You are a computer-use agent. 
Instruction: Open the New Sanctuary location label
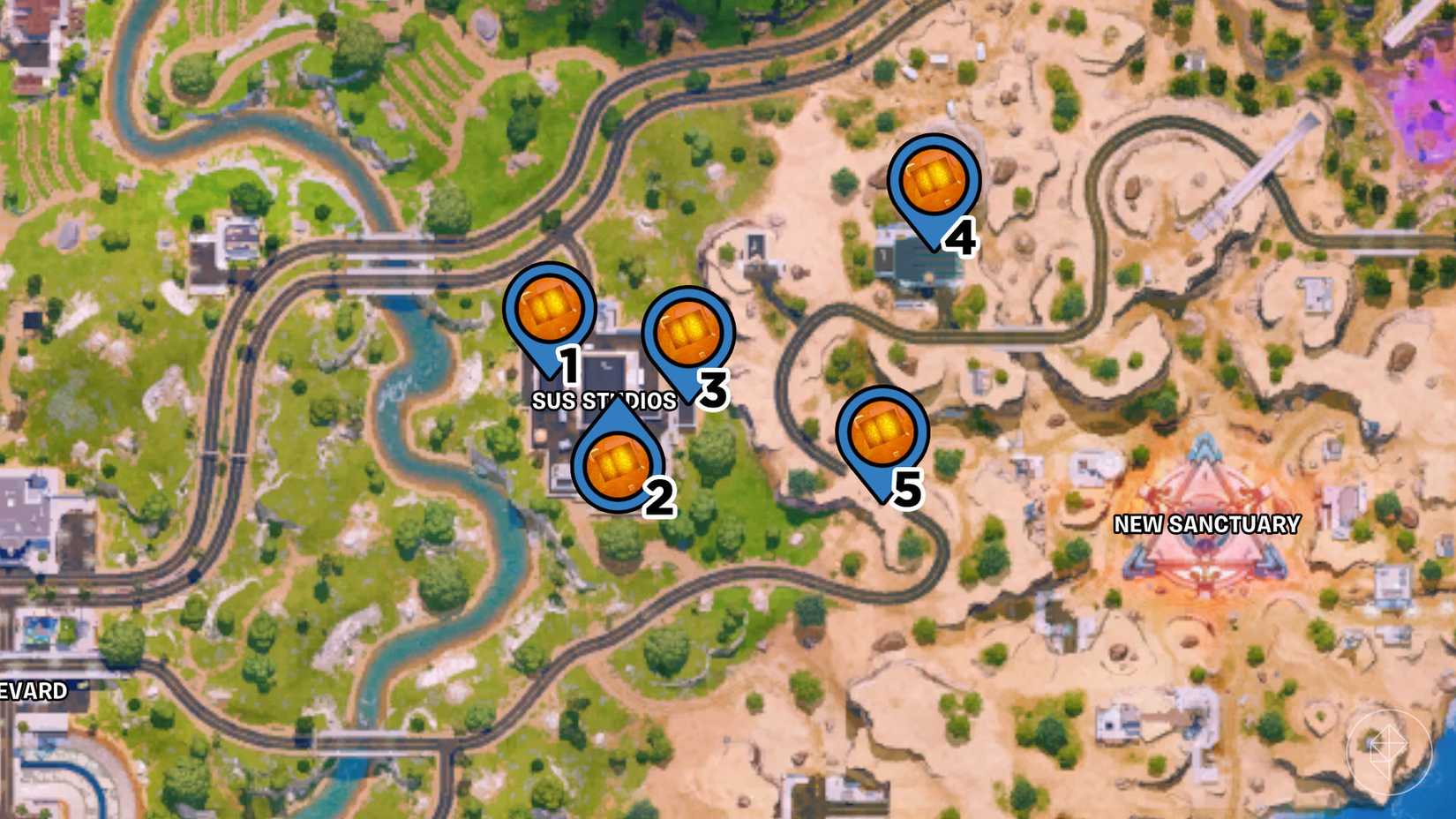tap(1205, 524)
